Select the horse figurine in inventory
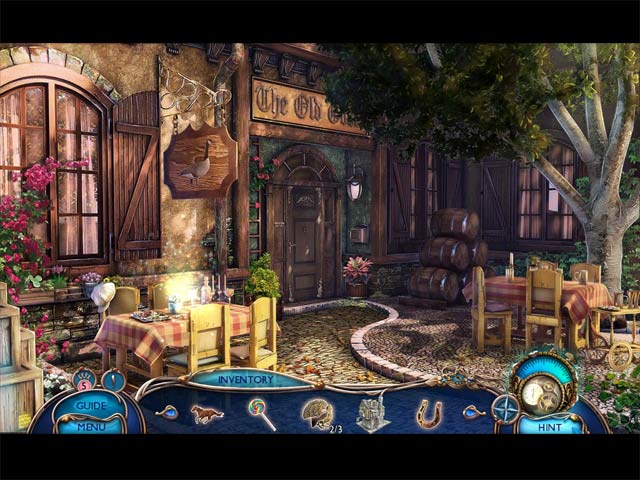The width and height of the screenshot is (640, 480). click(207, 412)
